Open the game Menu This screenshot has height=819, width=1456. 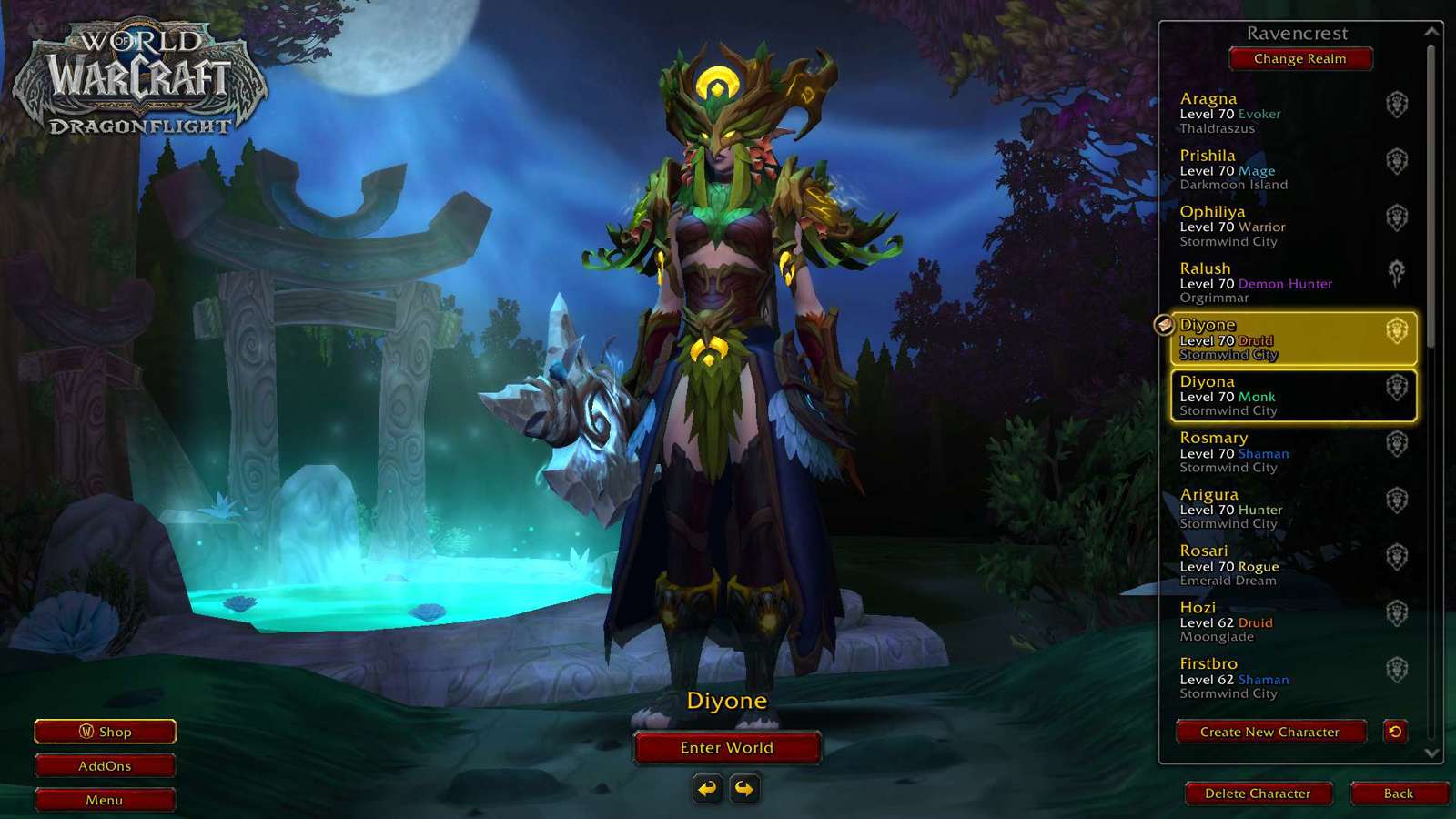[x=105, y=800]
